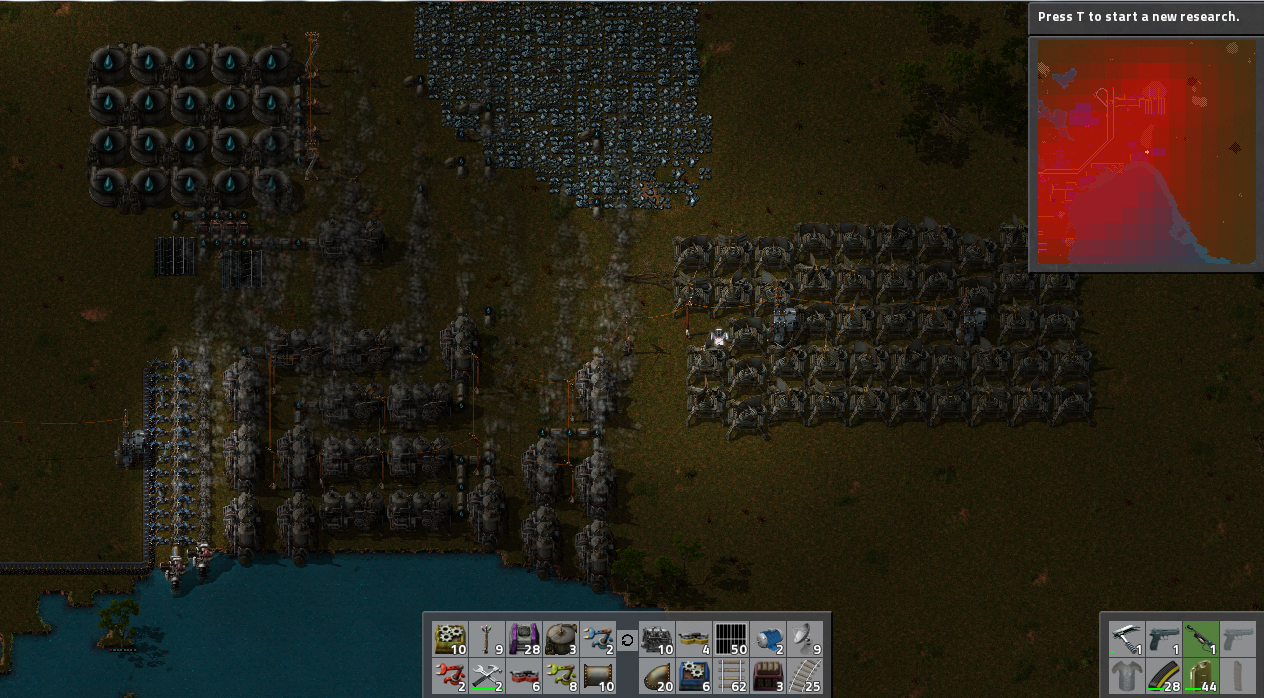This screenshot has width=1264, height=698.
Task: Pick the yellow splitter hotbar slot
Action: point(694,638)
